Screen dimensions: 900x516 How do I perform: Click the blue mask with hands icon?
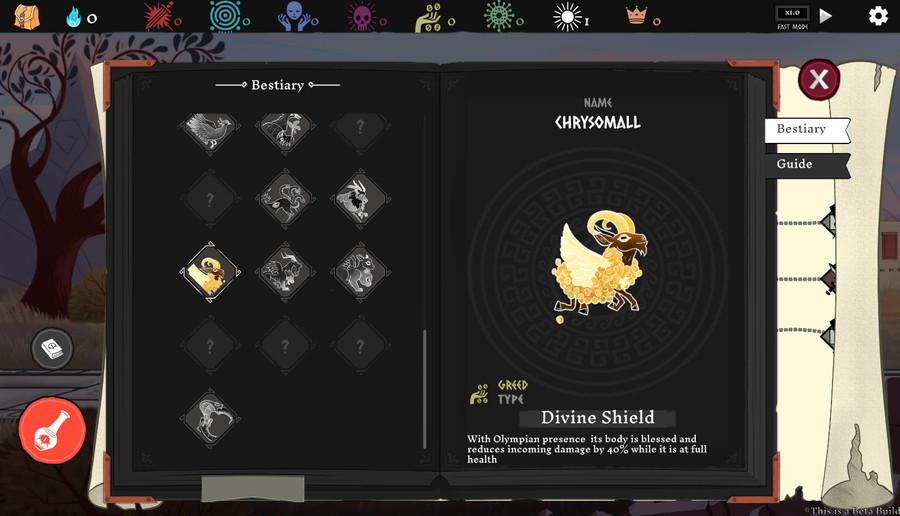coord(295,16)
